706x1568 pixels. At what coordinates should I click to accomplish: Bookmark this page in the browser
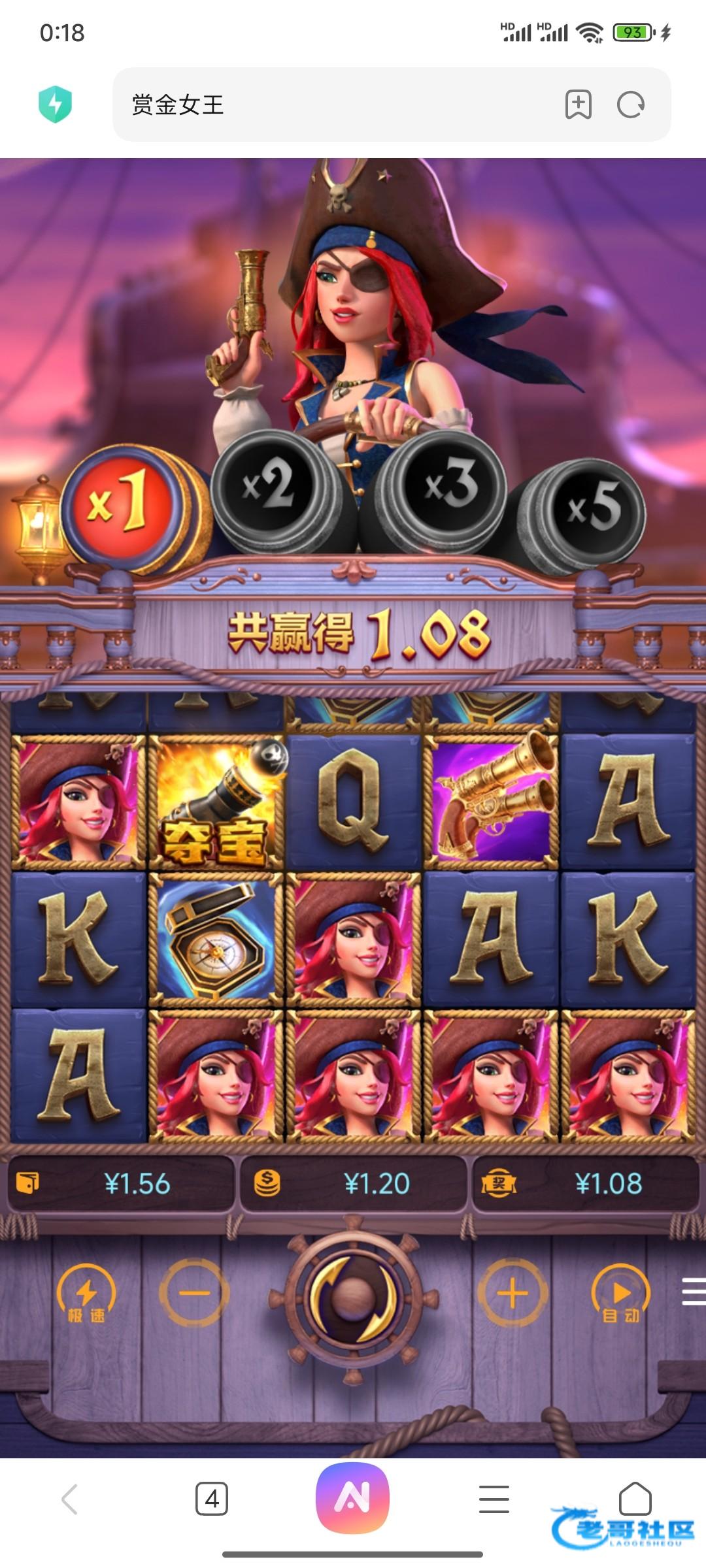coord(578,105)
